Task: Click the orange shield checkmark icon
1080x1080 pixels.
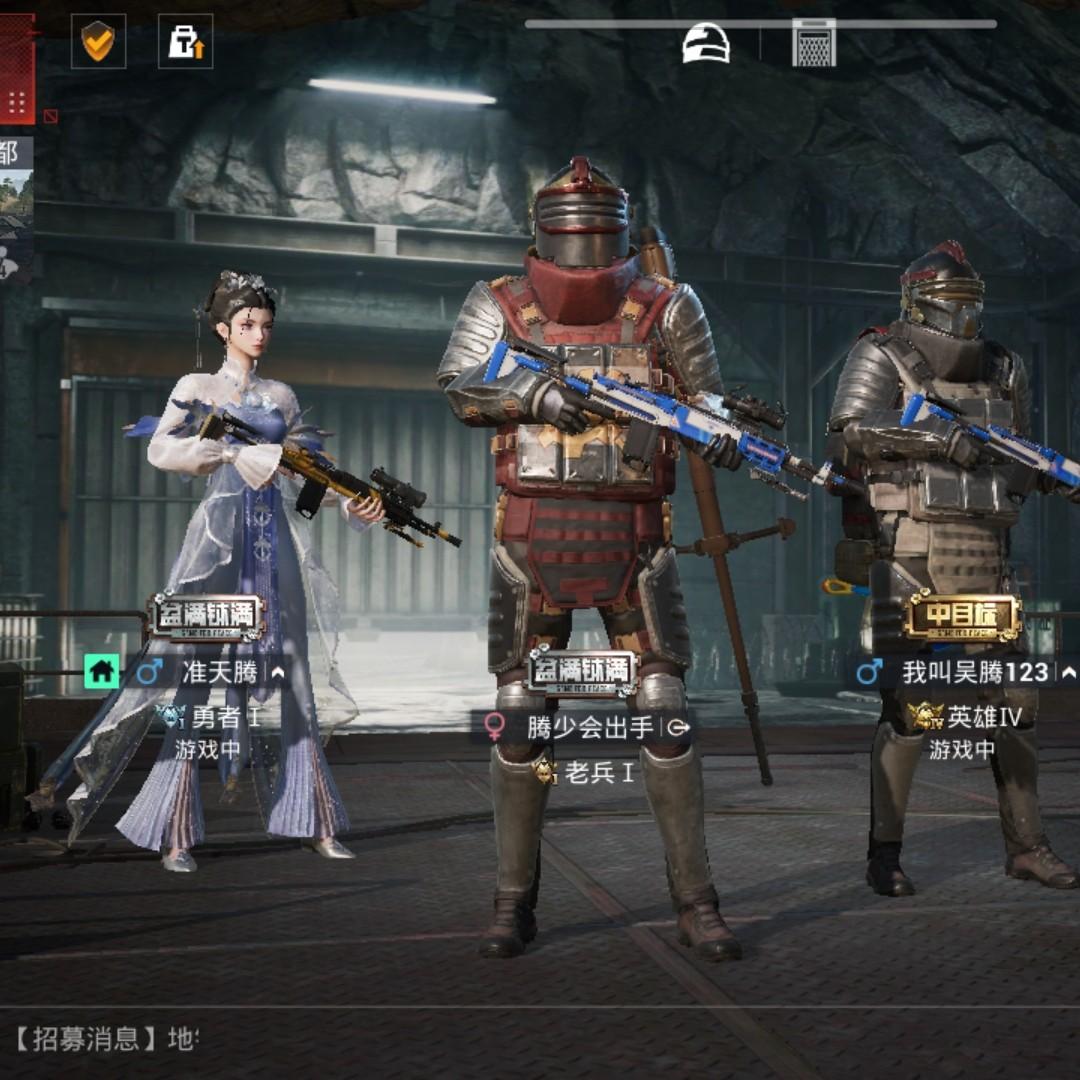Action: [98, 41]
